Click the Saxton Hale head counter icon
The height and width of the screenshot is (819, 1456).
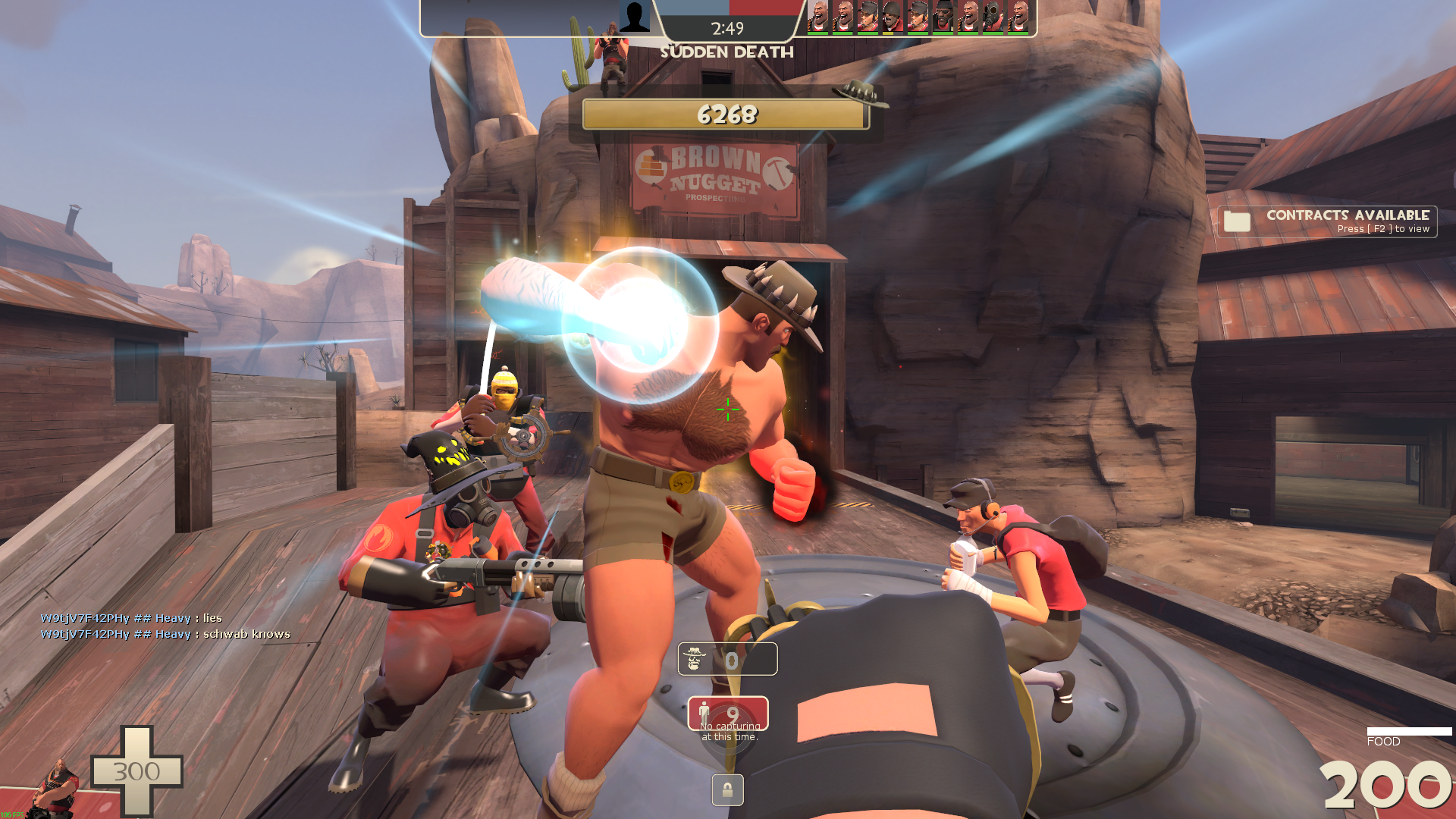[x=695, y=659]
